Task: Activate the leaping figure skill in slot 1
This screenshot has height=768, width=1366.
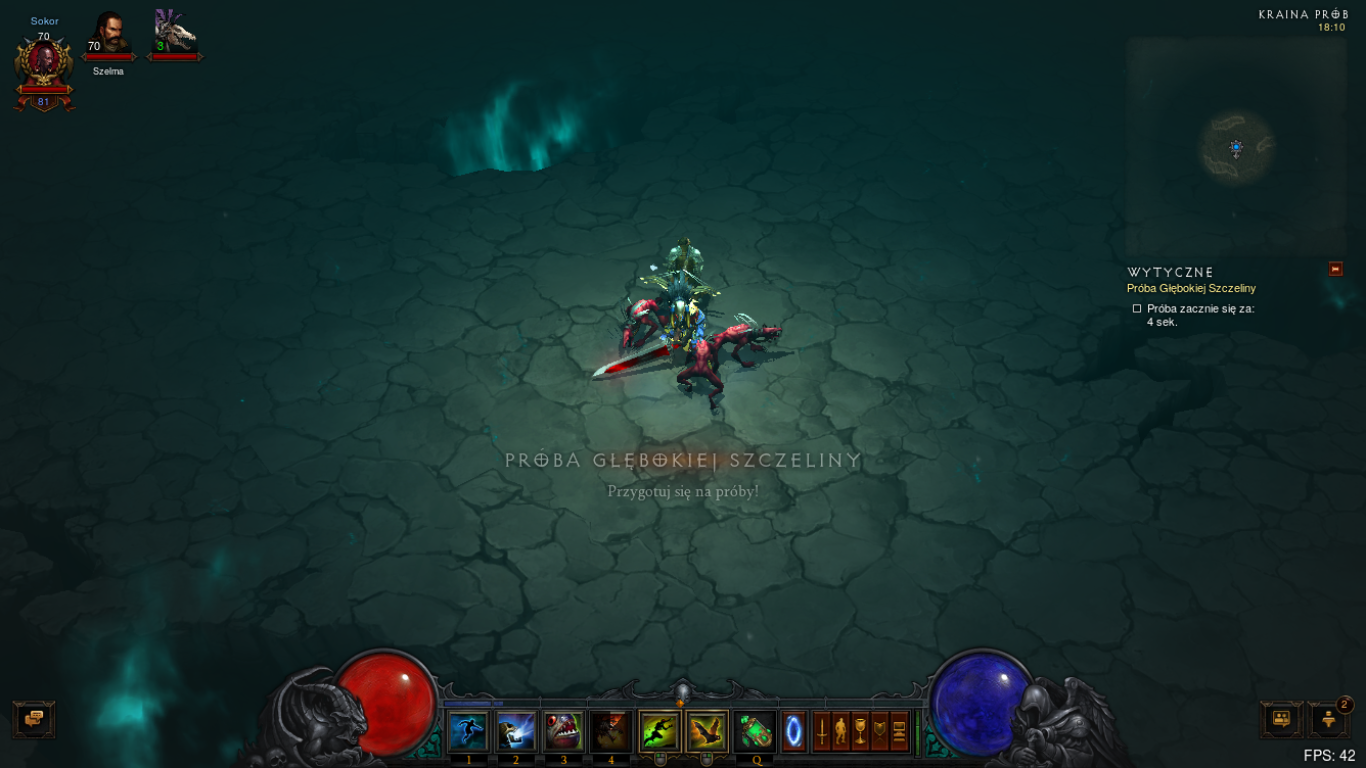Action: 468,731
